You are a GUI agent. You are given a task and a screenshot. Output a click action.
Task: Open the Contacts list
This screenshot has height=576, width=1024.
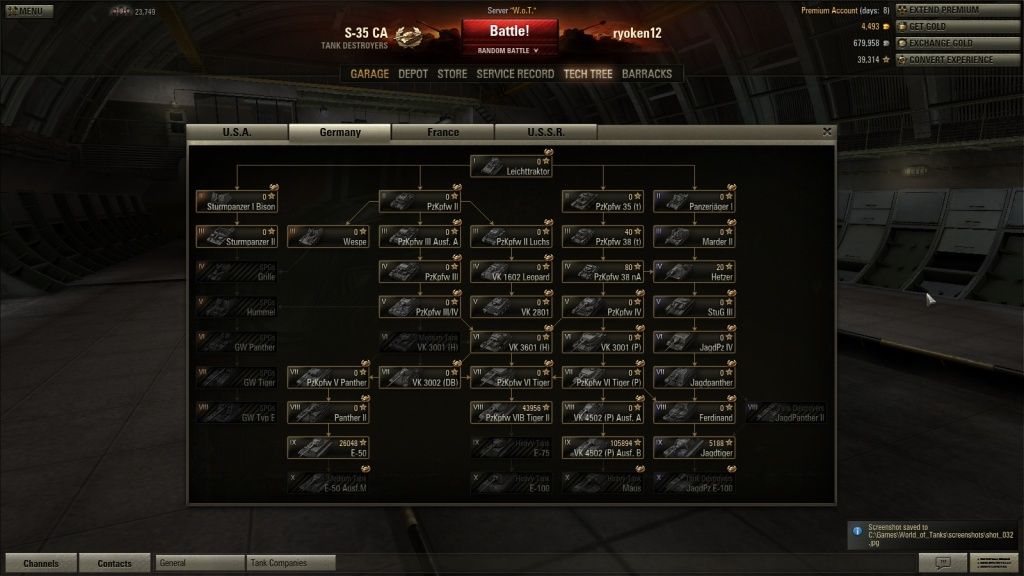click(115, 563)
